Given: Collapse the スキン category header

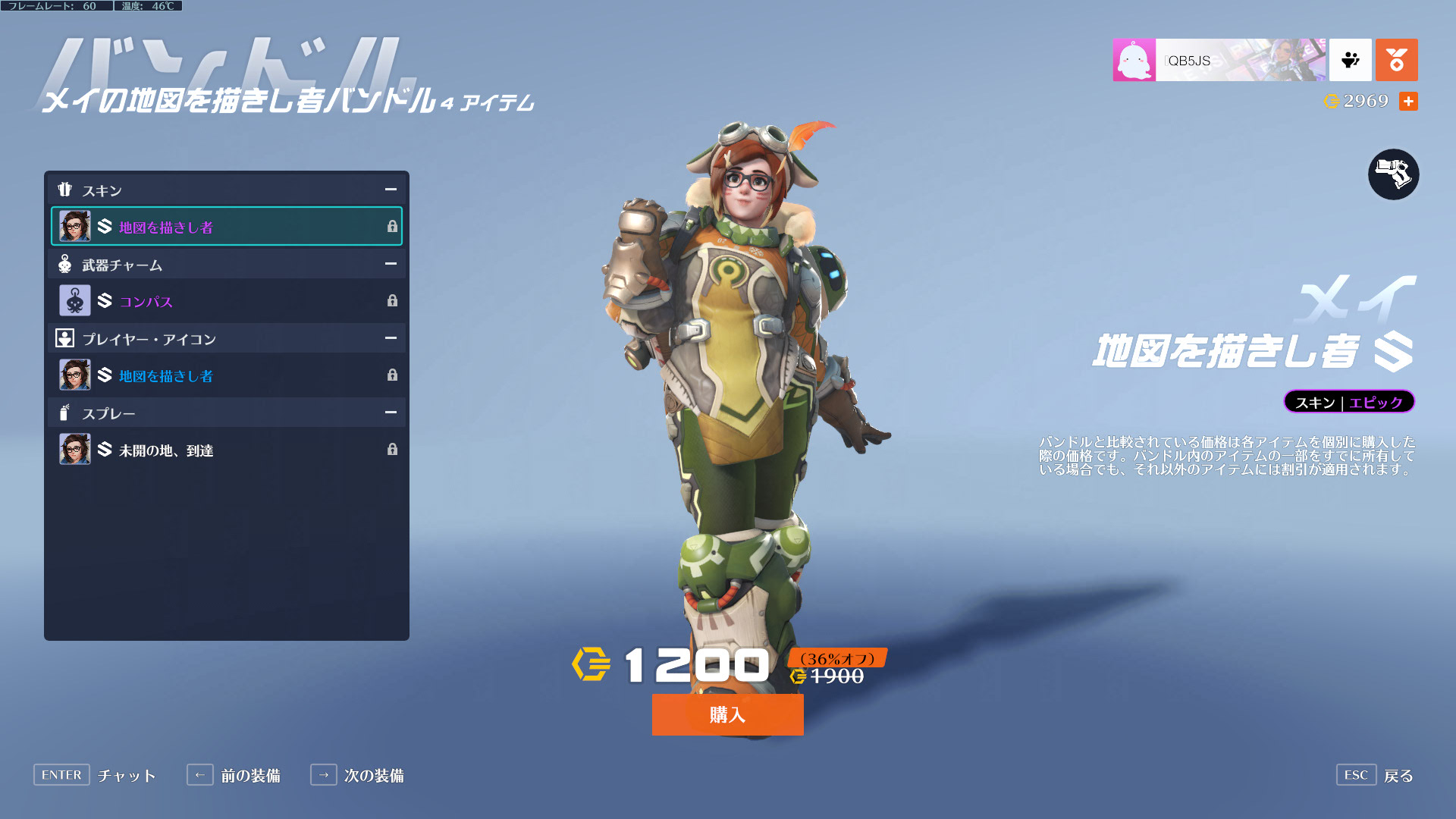Looking at the screenshot, I should (390, 190).
